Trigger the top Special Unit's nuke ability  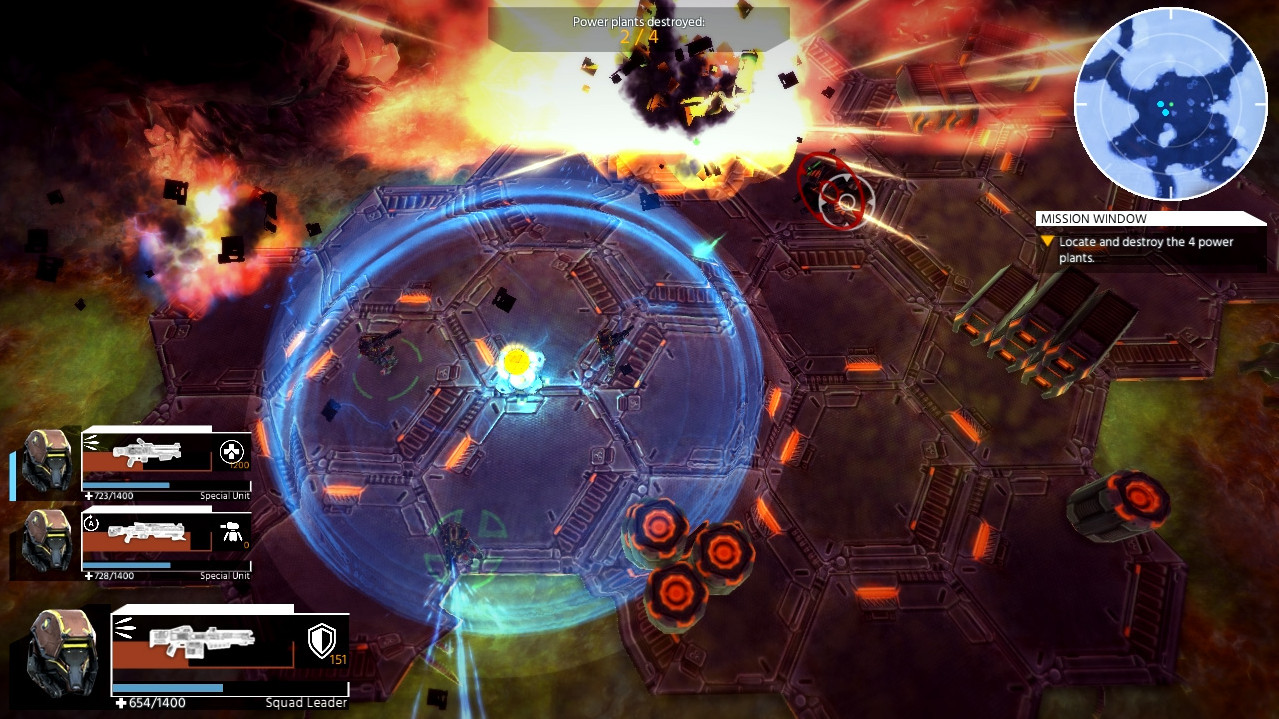click(x=232, y=452)
